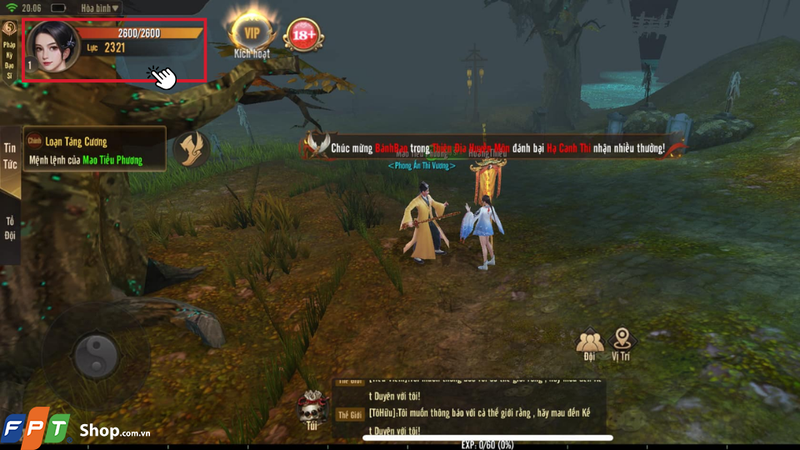The height and width of the screenshot is (450, 800).
Task: Tap the red 18+ badge
Action: tap(303, 36)
